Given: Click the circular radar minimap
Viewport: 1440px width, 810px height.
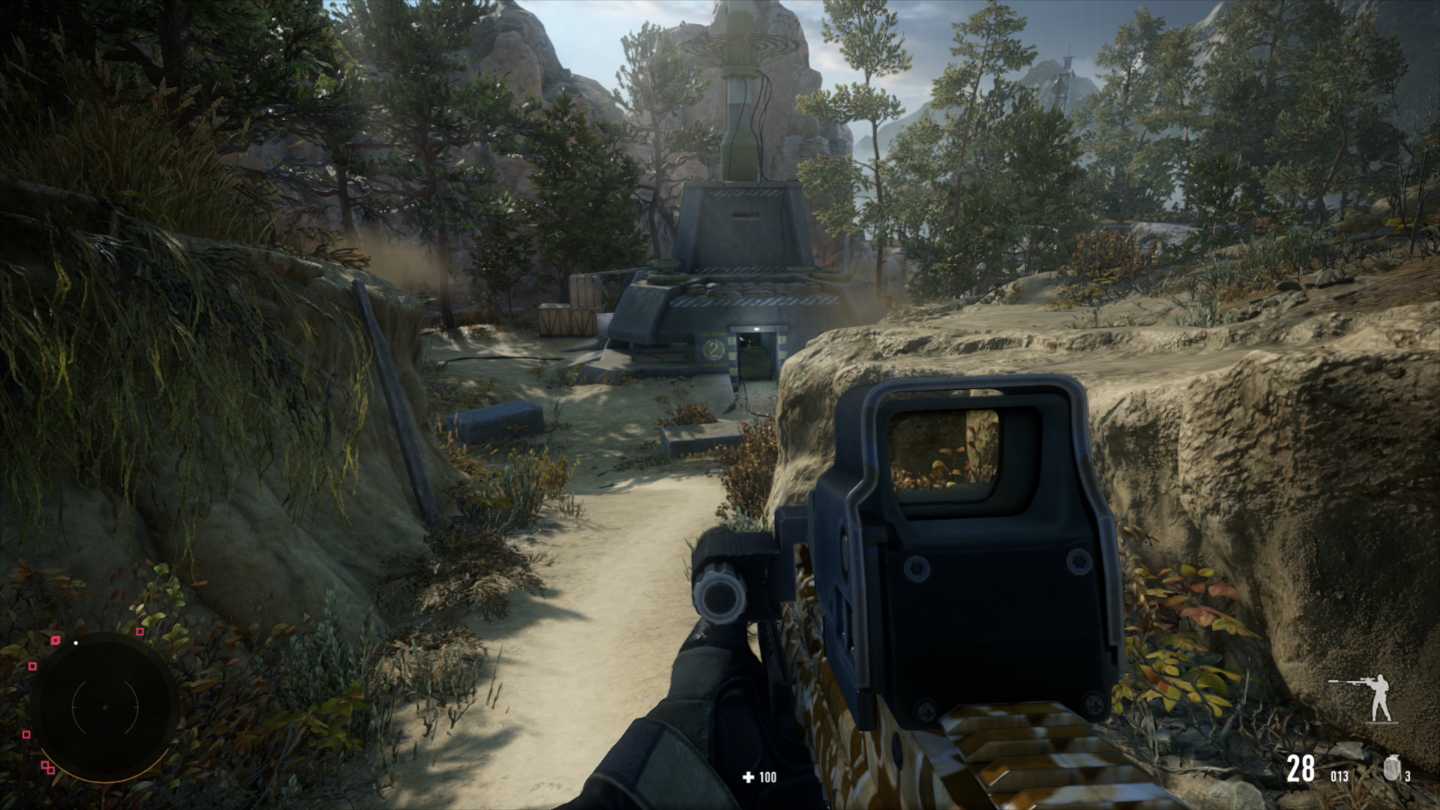Looking at the screenshot, I should tap(104, 707).
